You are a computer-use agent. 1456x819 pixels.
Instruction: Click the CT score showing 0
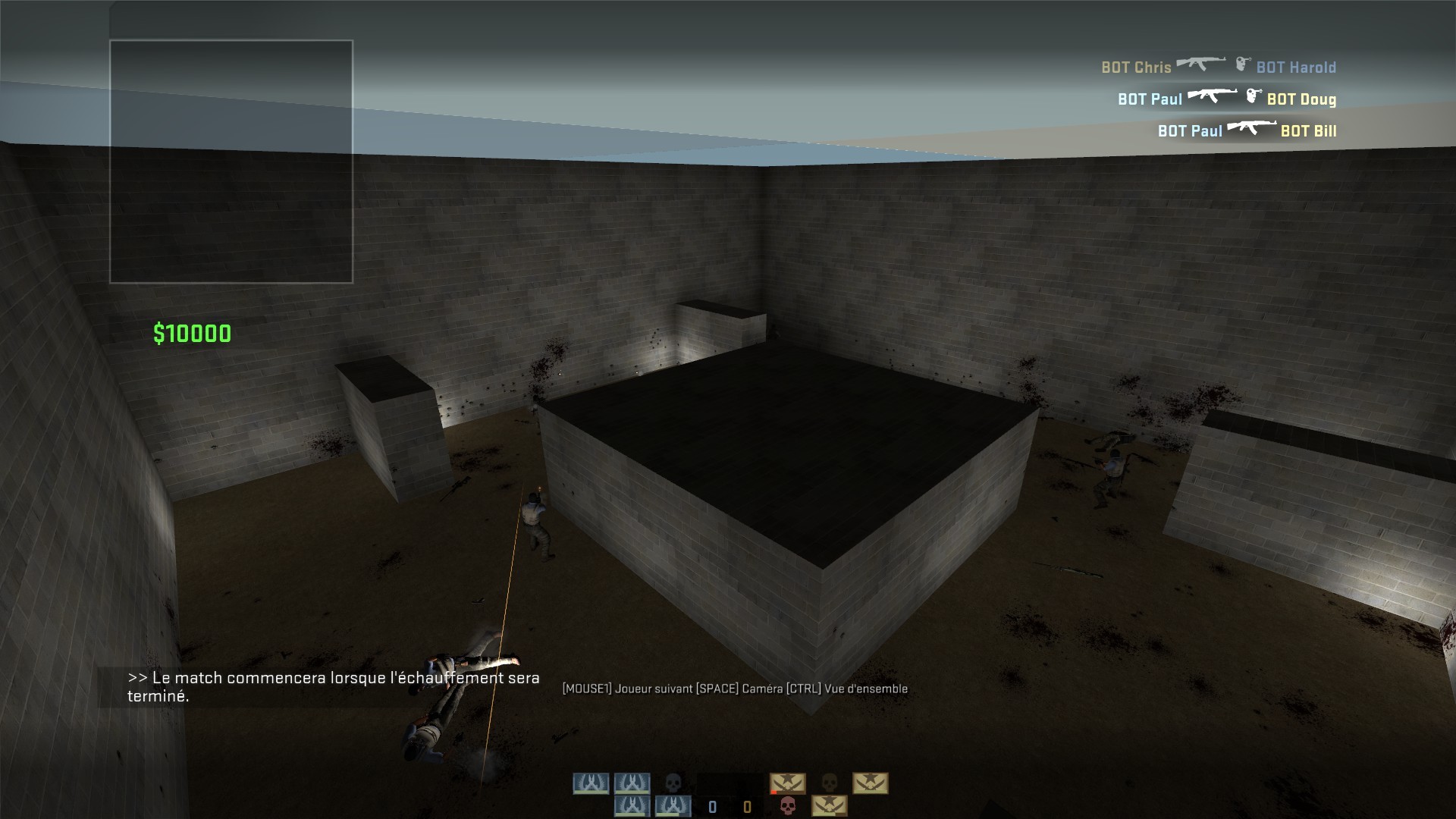point(712,807)
